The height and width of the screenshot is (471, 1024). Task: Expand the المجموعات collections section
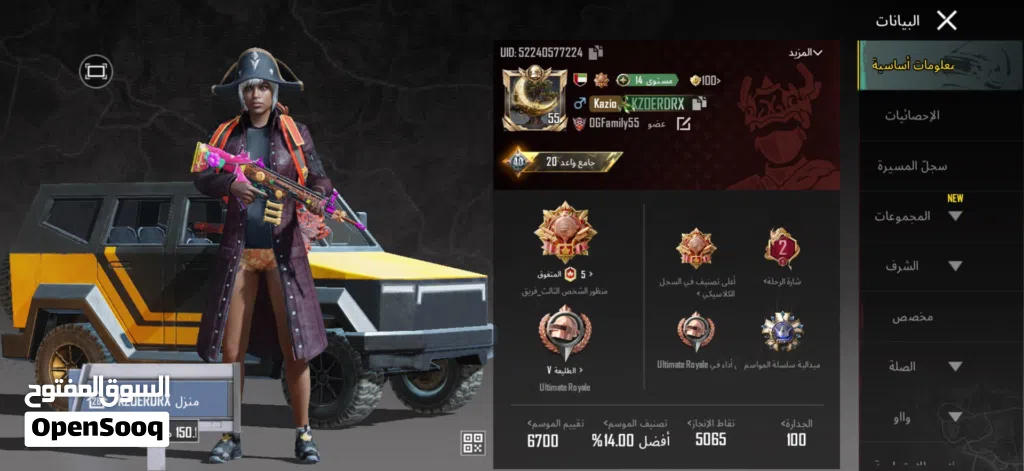(x=916, y=216)
